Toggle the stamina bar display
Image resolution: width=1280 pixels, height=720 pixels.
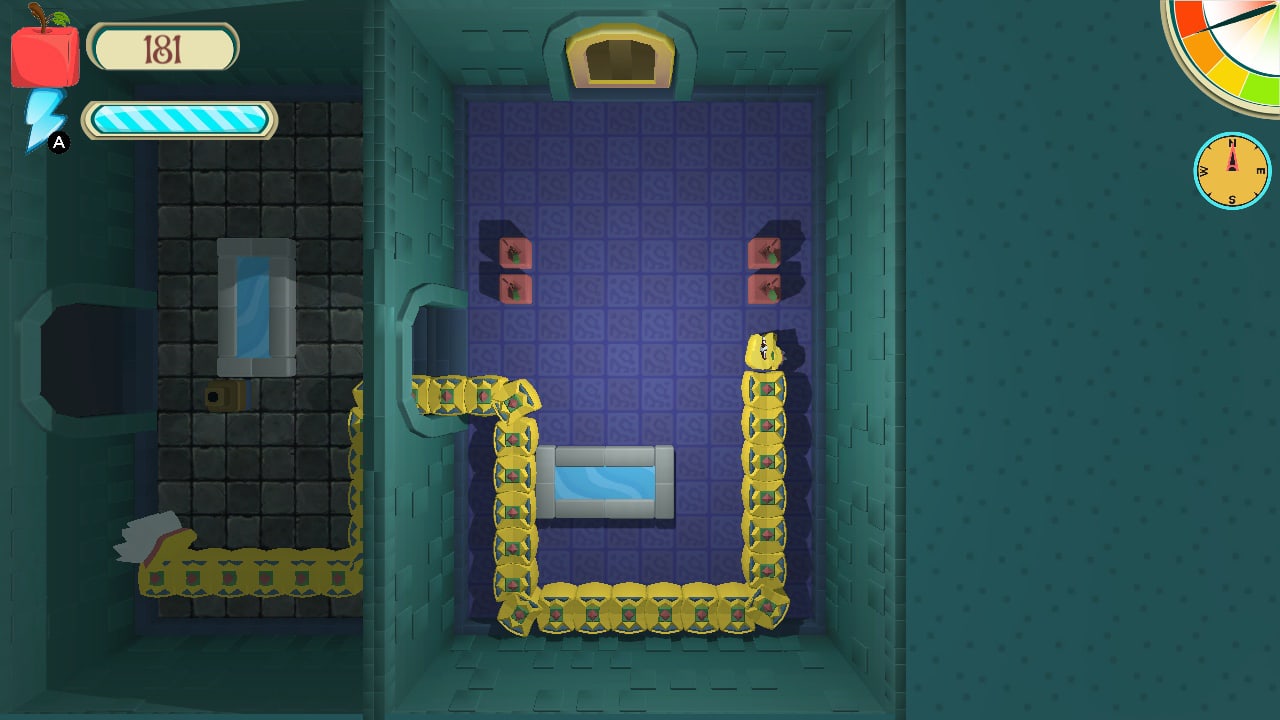[178, 120]
